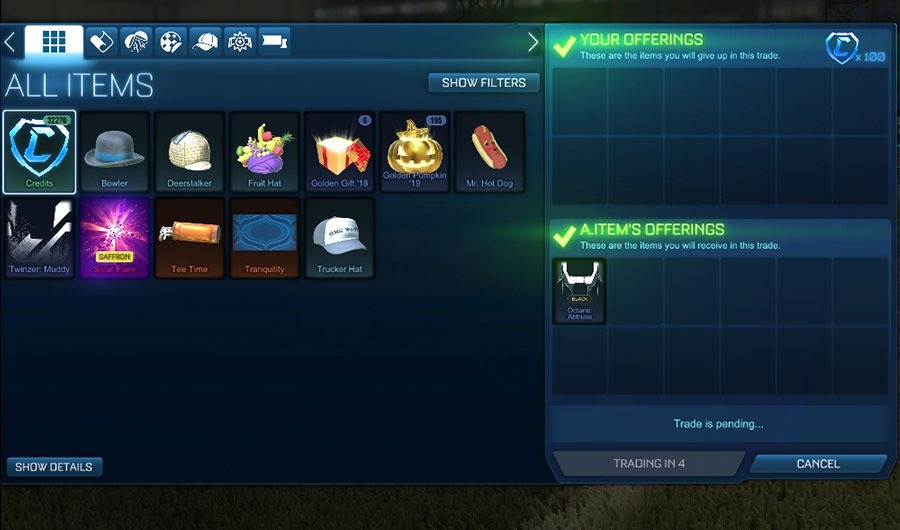Cancel the pending trade
Viewport: 900px width, 530px height.
coord(817,464)
